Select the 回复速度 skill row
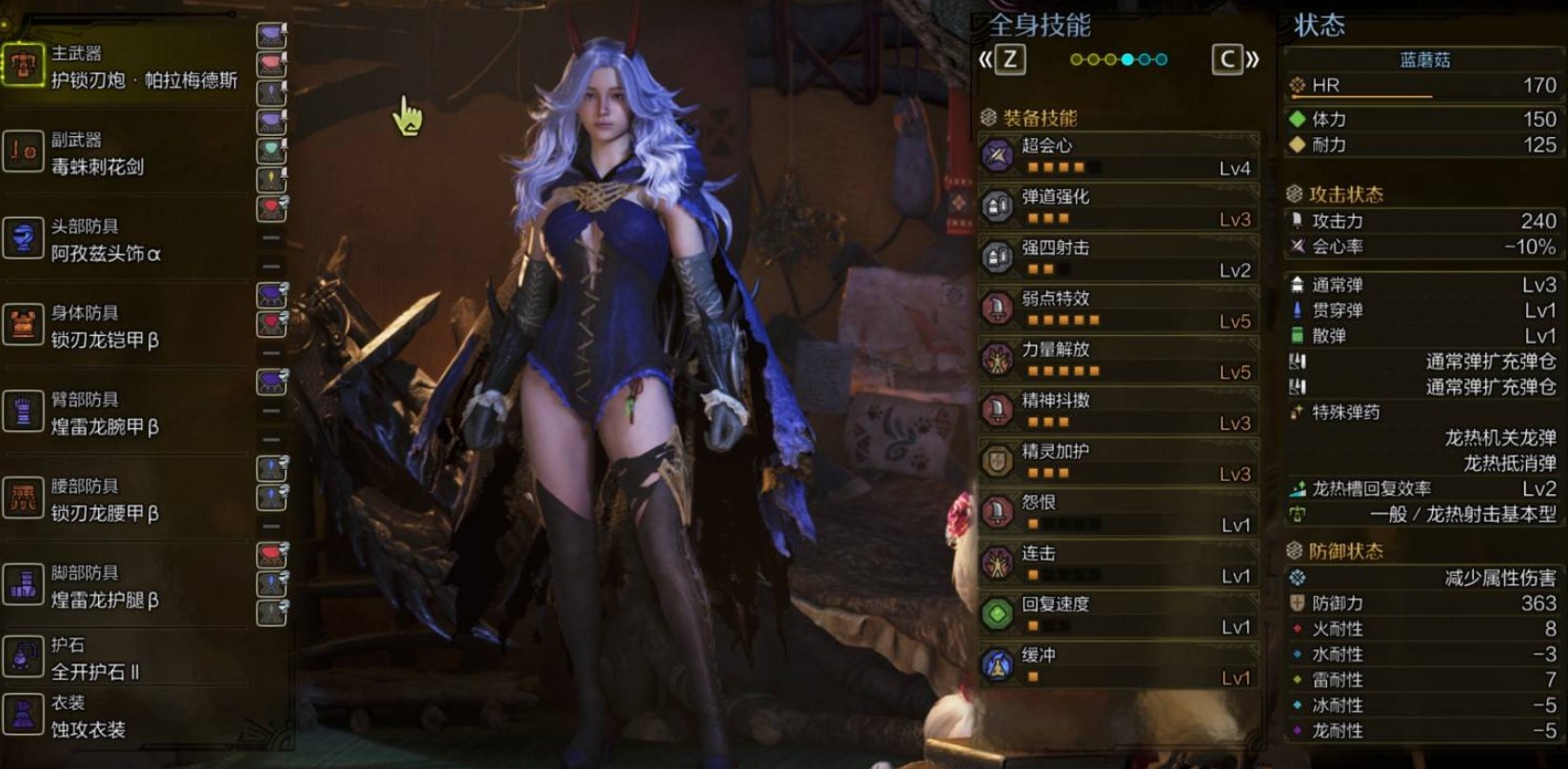Screen dimensions: 1568x769 1119,614
